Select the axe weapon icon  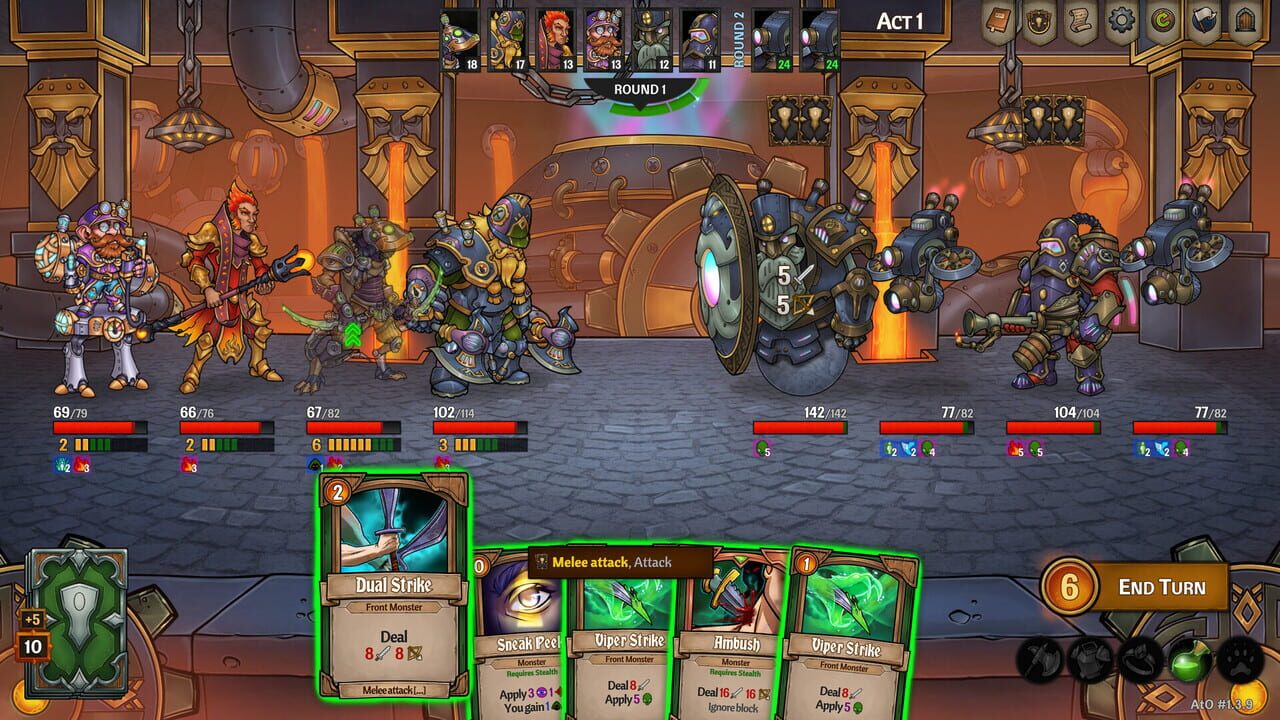[x=1040, y=660]
